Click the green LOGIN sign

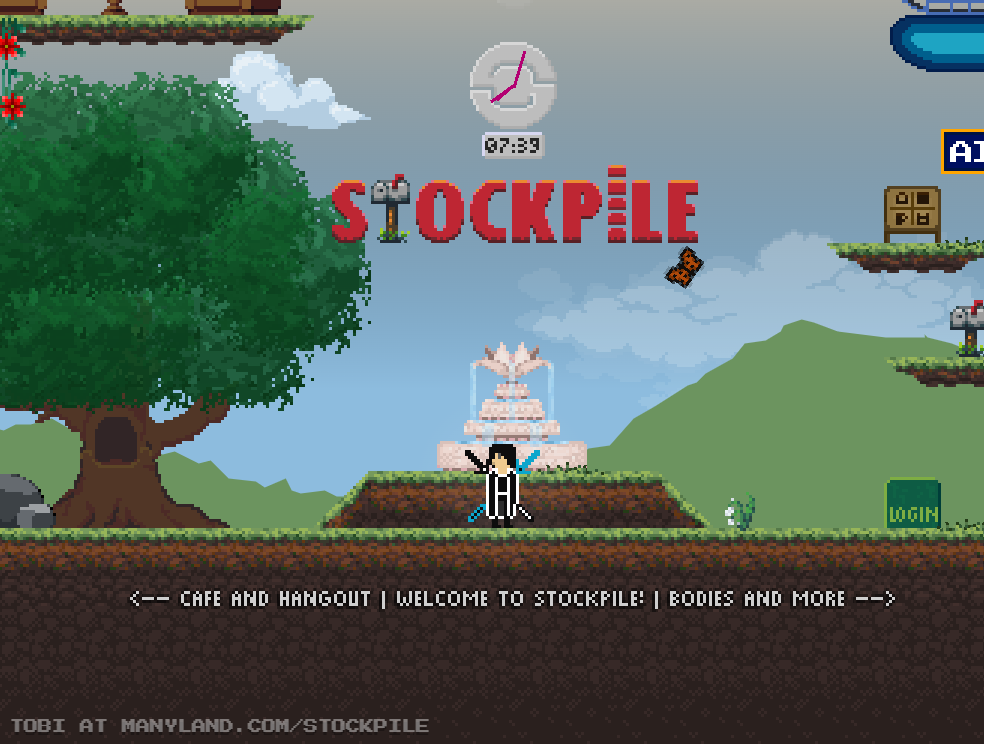(x=912, y=505)
